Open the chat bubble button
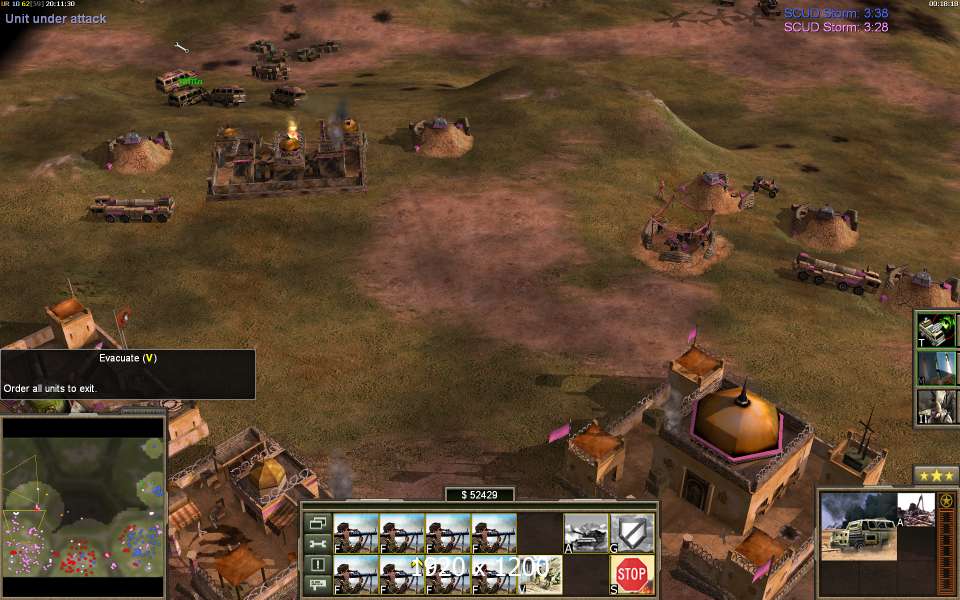 [x=317, y=586]
